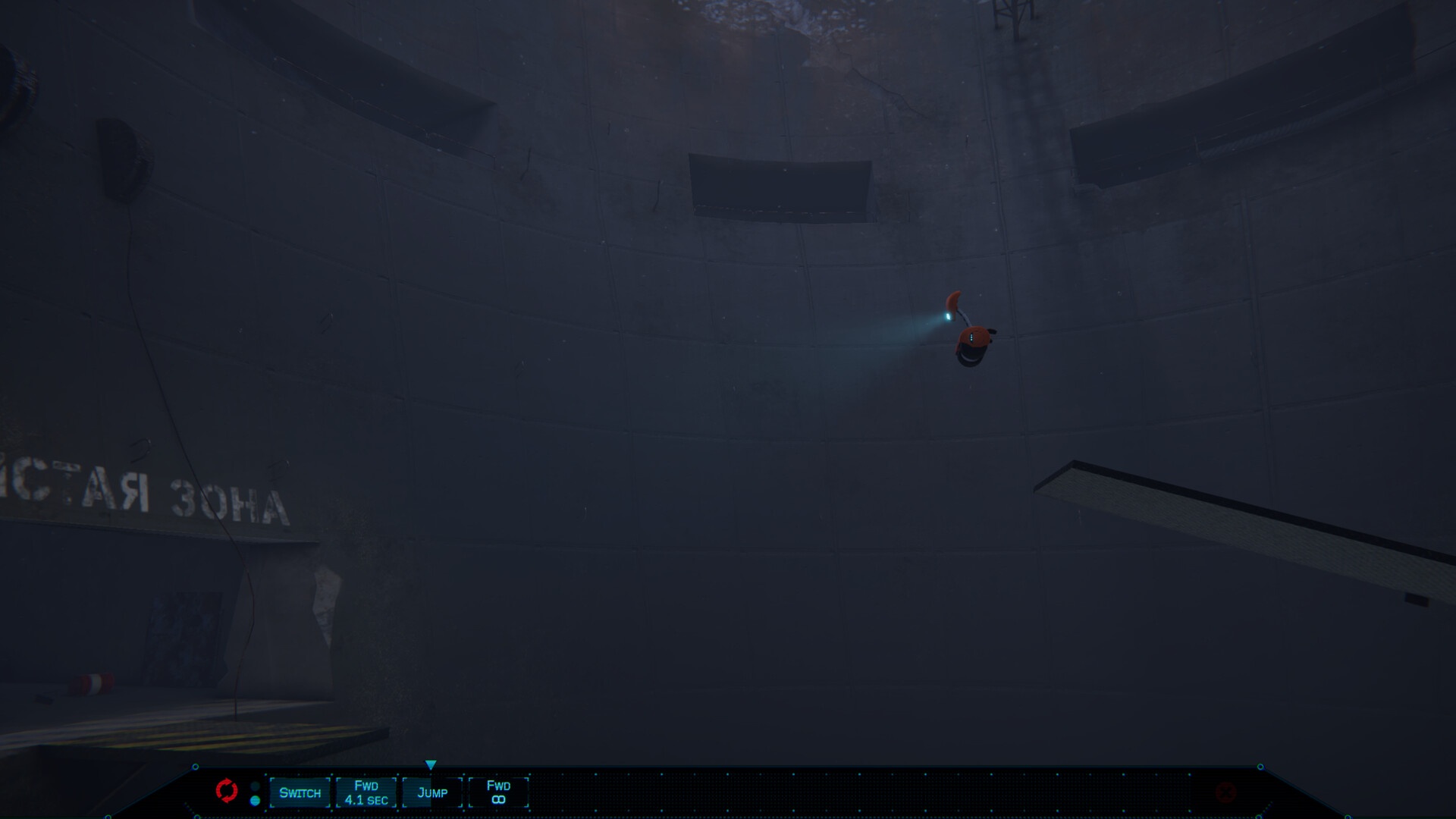
Task: Click the teal triangle playhead above the Jump command
Action: coord(432,762)
